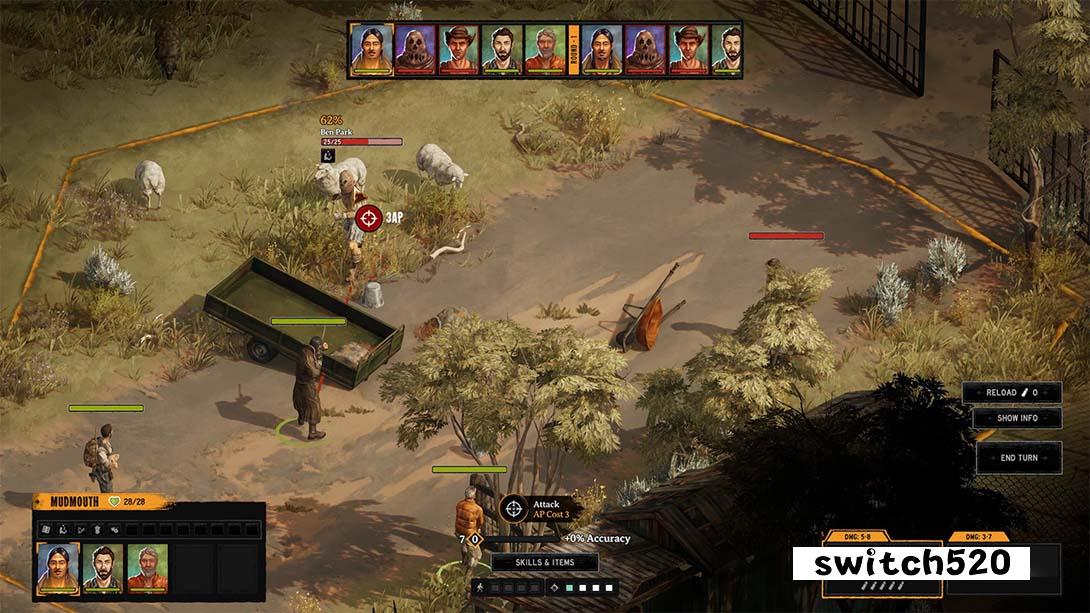Switch to the dark-bearded man in the party panel
Screen dimensions: 1090x613
click(103, 567)
